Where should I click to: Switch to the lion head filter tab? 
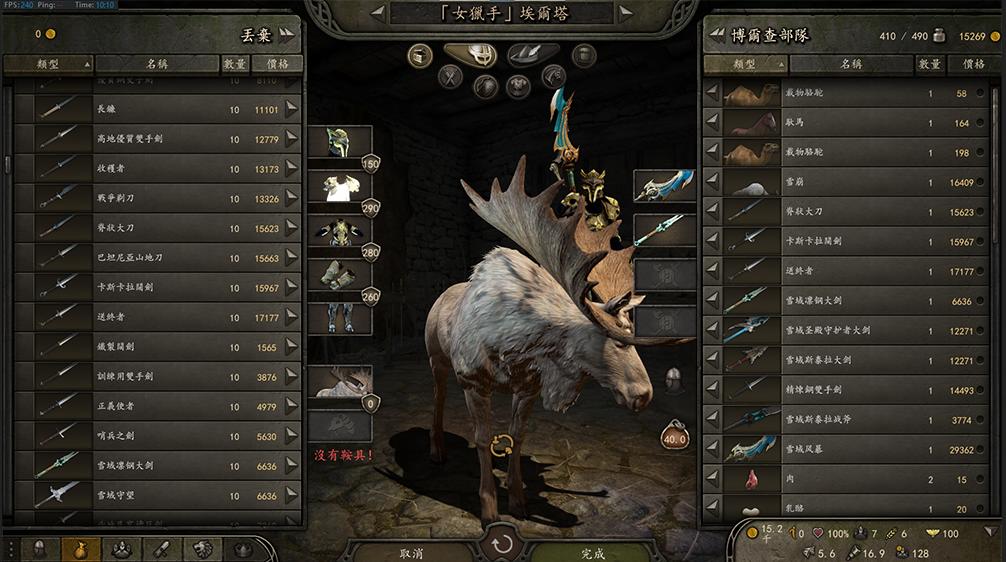pyautogui.click(x=203, y=549)
